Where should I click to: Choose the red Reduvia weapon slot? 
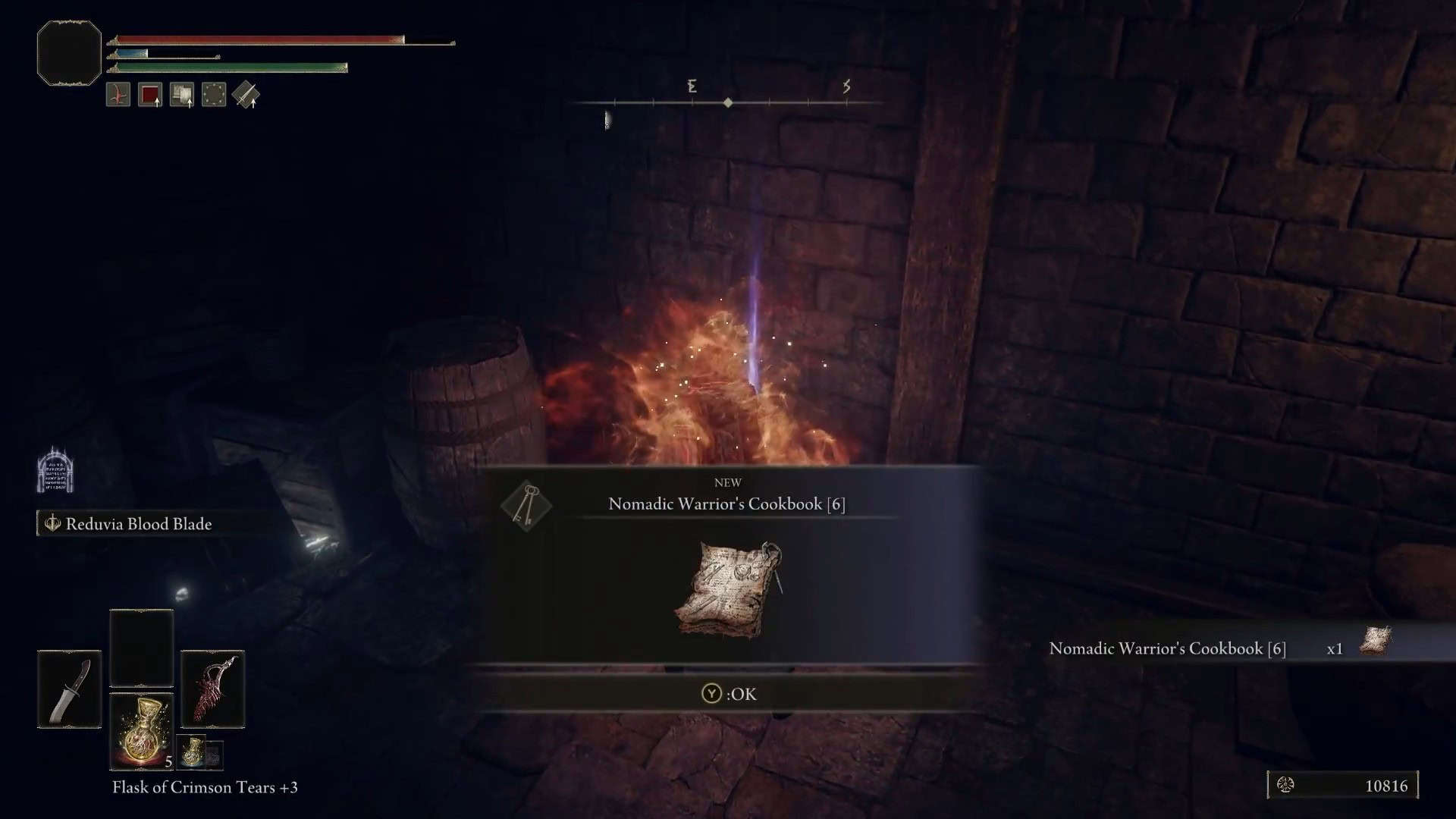pos(212,689)
